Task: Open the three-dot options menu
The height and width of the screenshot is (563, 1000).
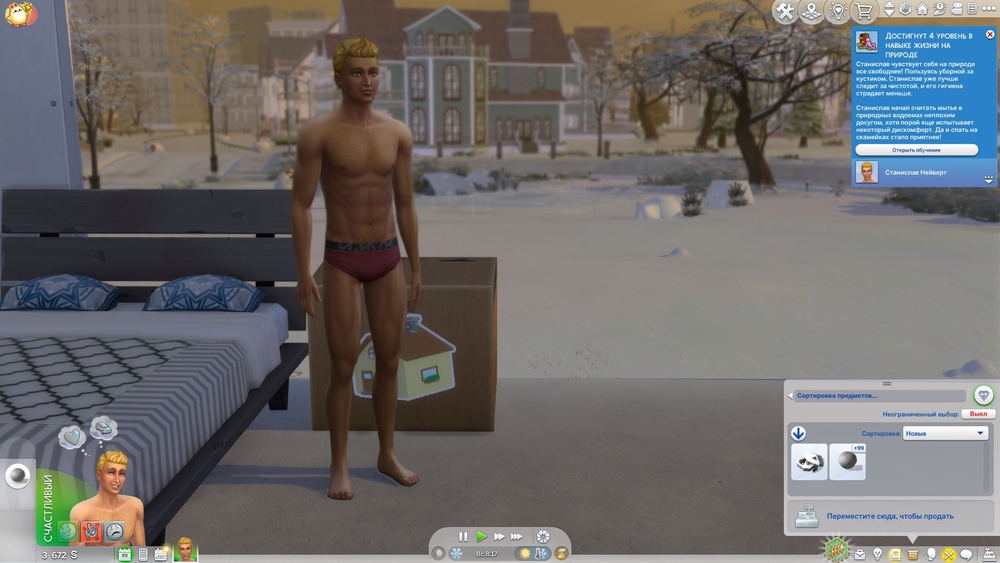Action: [988, 9]
